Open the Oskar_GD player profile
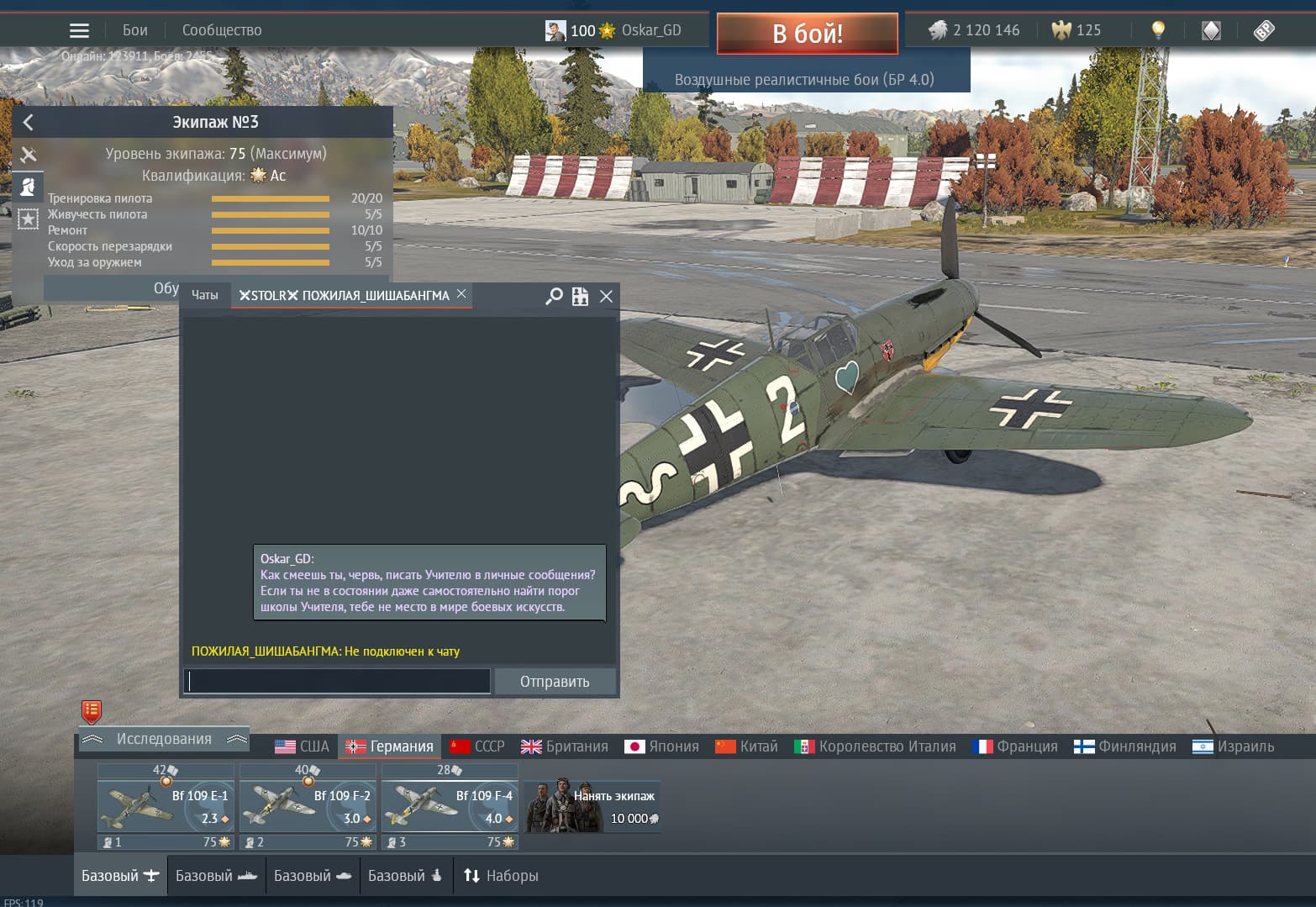This screenshot has width=1316, height=907. 650,30
